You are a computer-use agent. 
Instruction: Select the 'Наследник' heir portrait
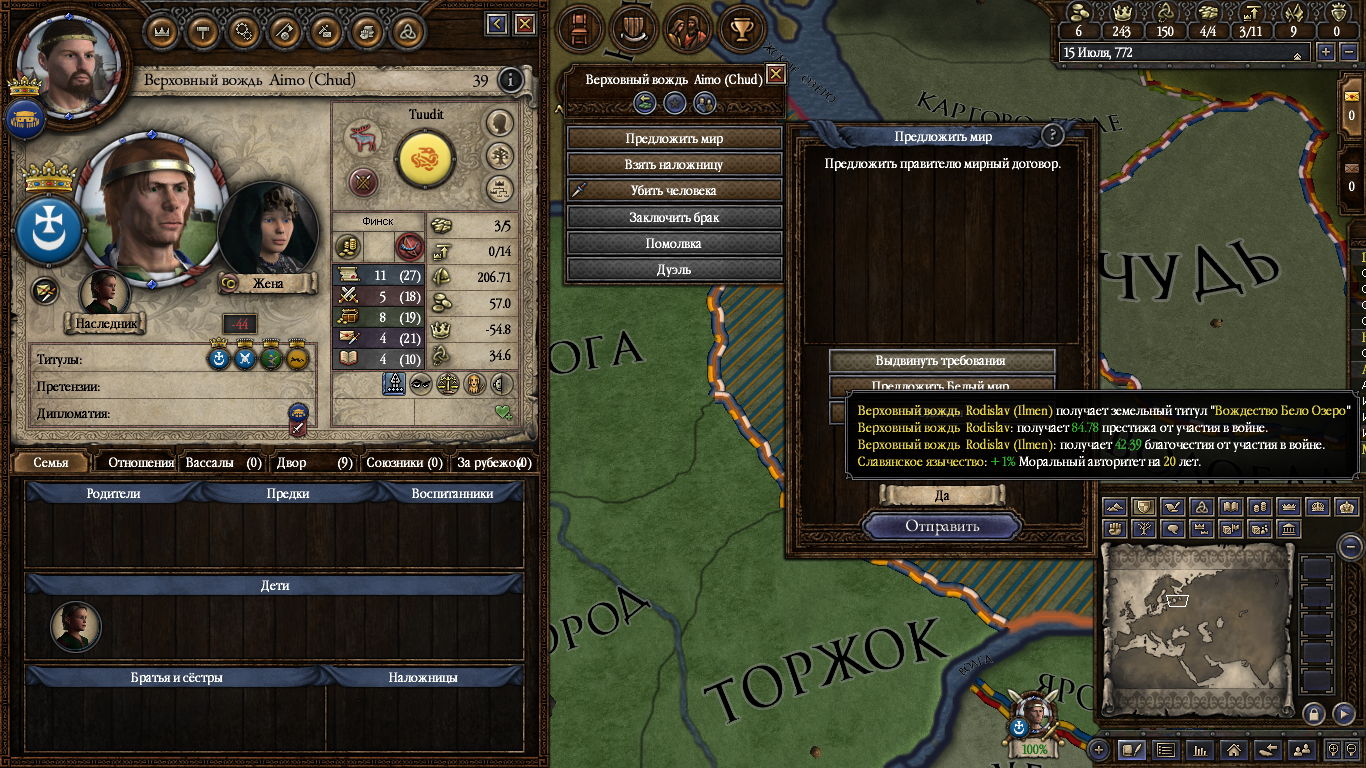coord(104,295)
